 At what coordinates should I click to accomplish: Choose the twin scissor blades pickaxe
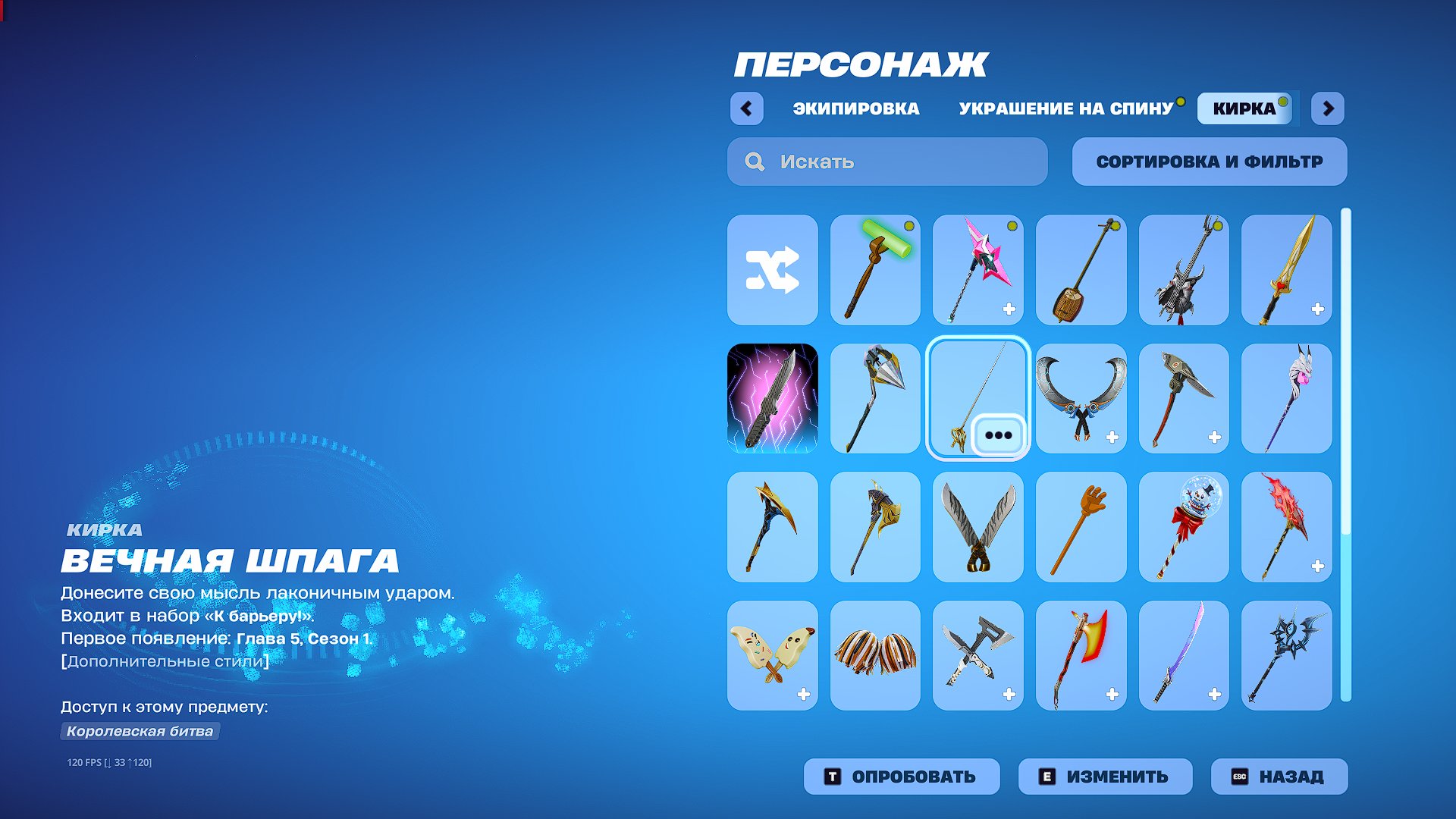pyautogui.click(x=977, y=527)
